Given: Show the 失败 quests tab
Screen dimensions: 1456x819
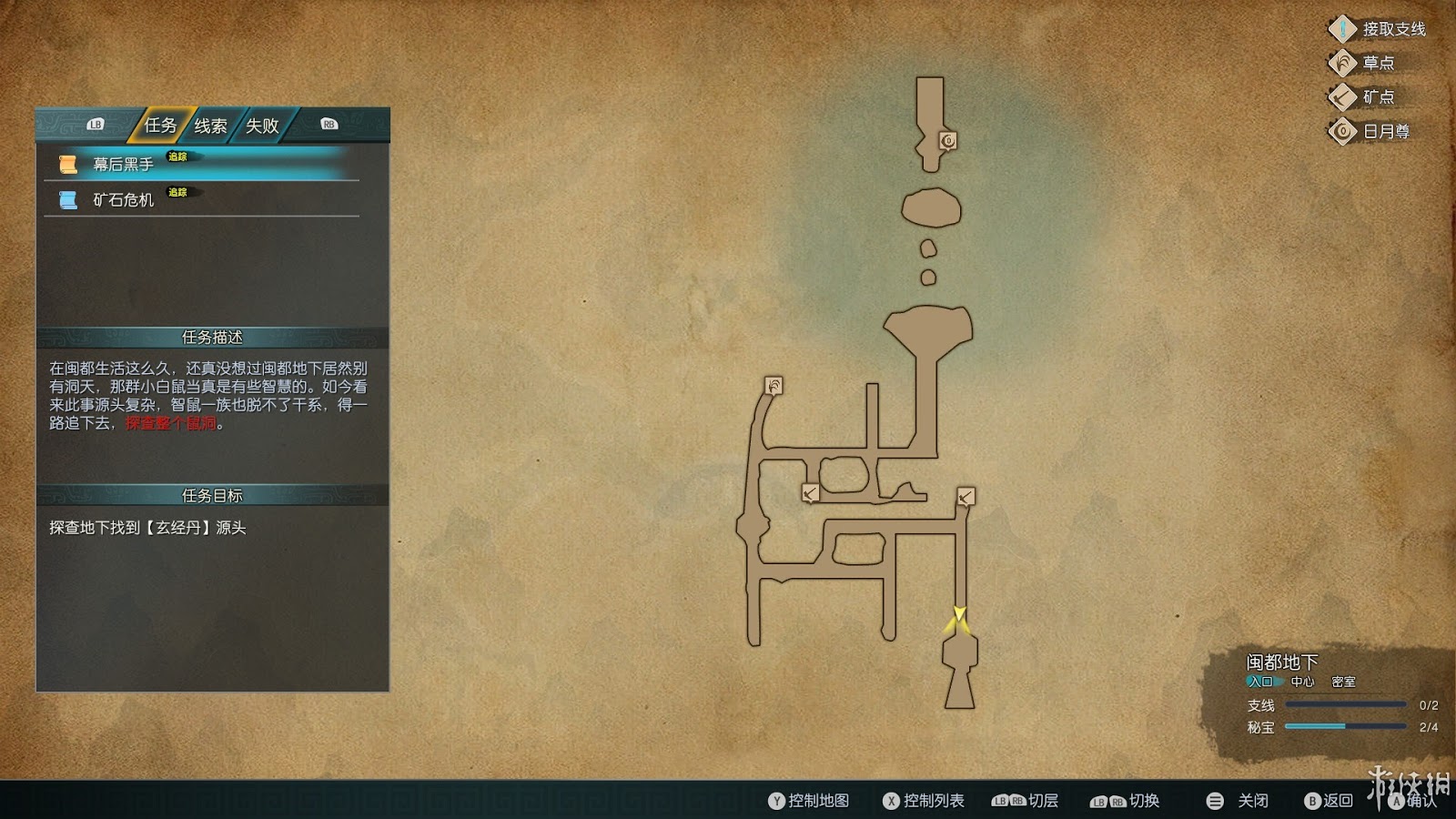Looking at the screenshot, I should (262, 126).
